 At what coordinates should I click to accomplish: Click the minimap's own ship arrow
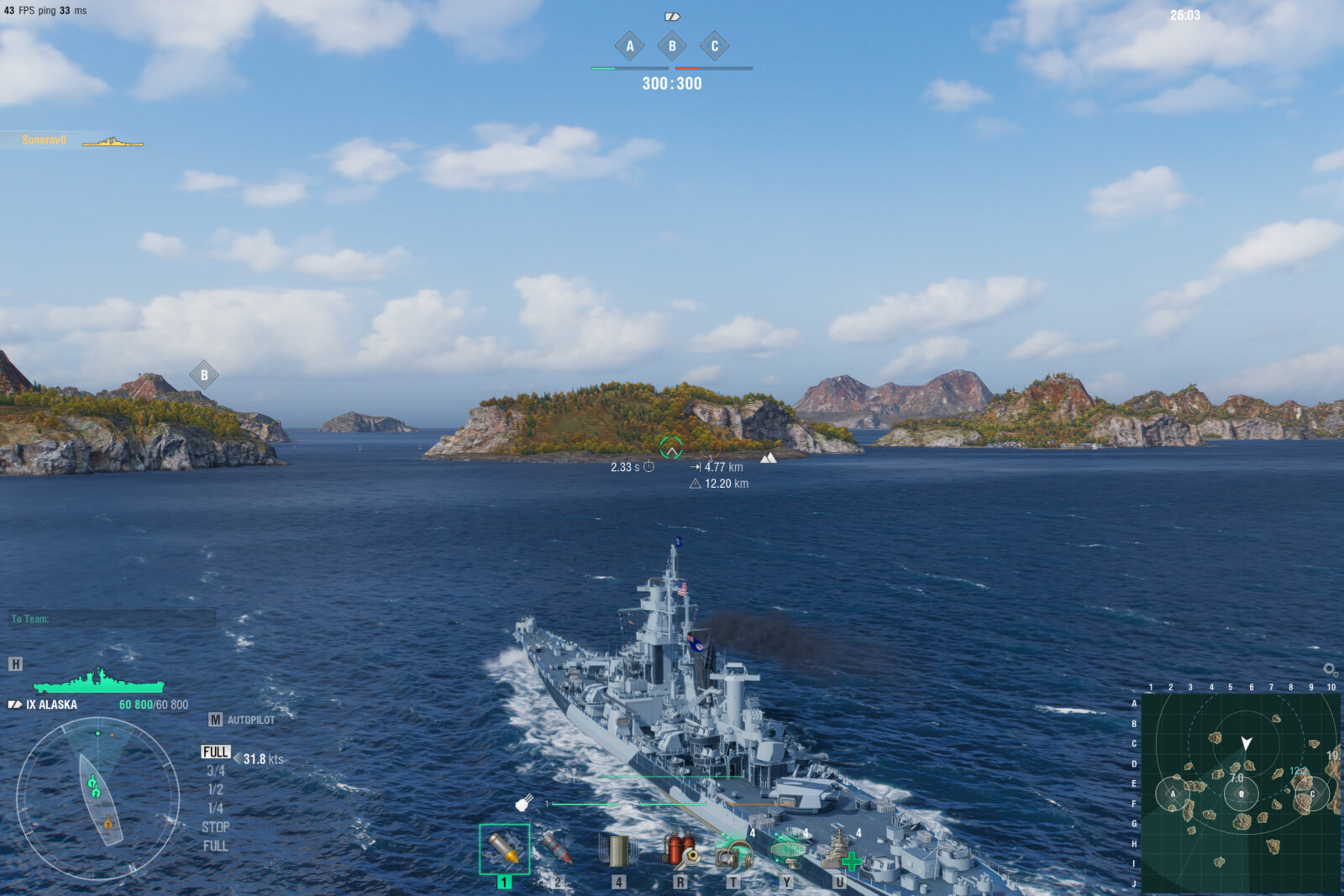(x=1247, y=743)
